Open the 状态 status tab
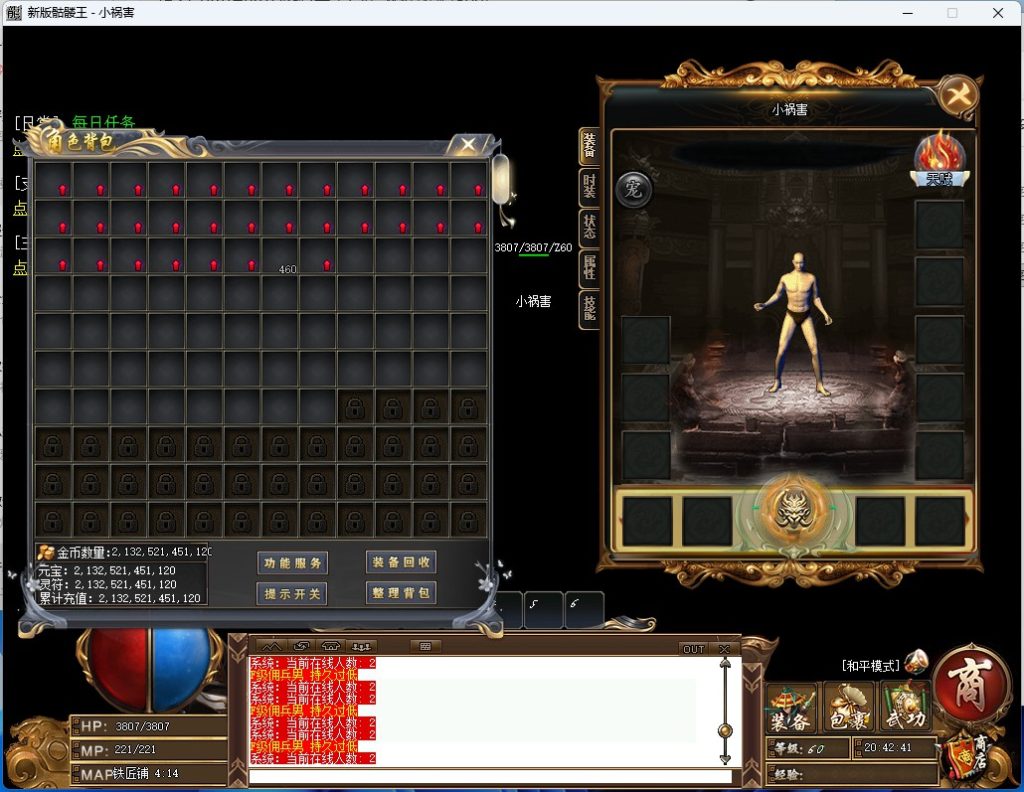 (x=589, y=227)
